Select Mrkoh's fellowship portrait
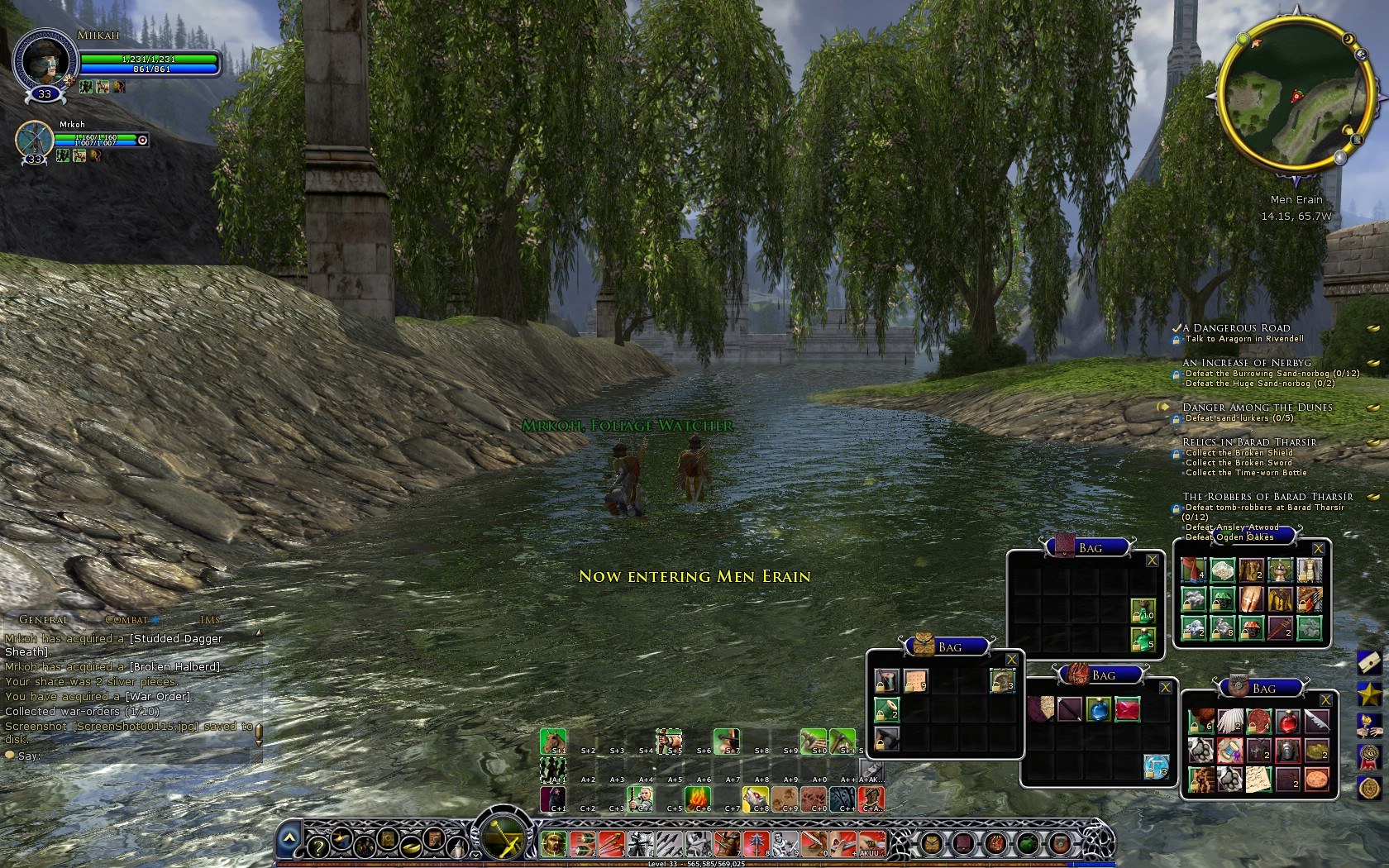 tap(34, 139)
